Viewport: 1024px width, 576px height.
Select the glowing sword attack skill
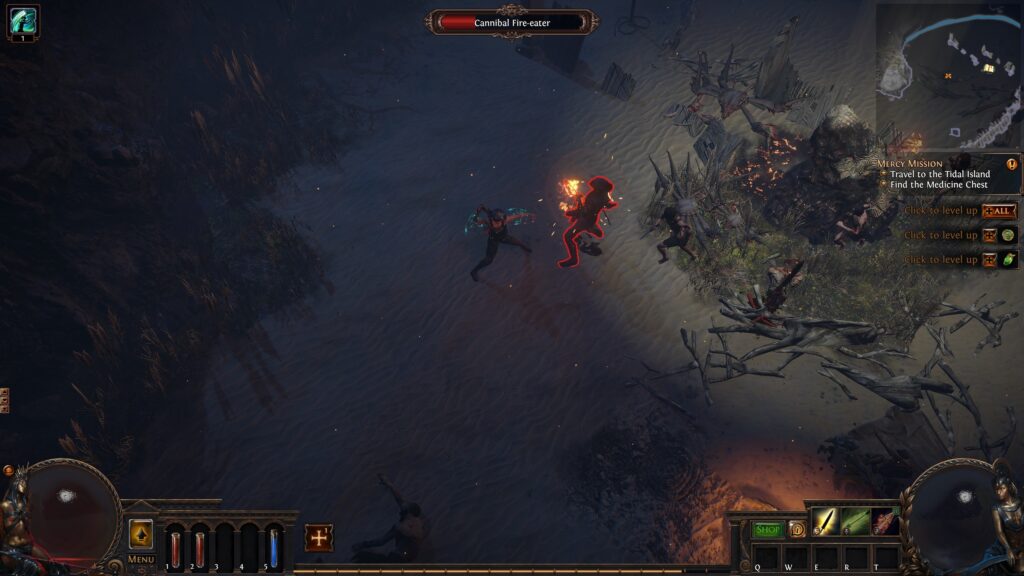pyautogui.click(x=824, y=521)
